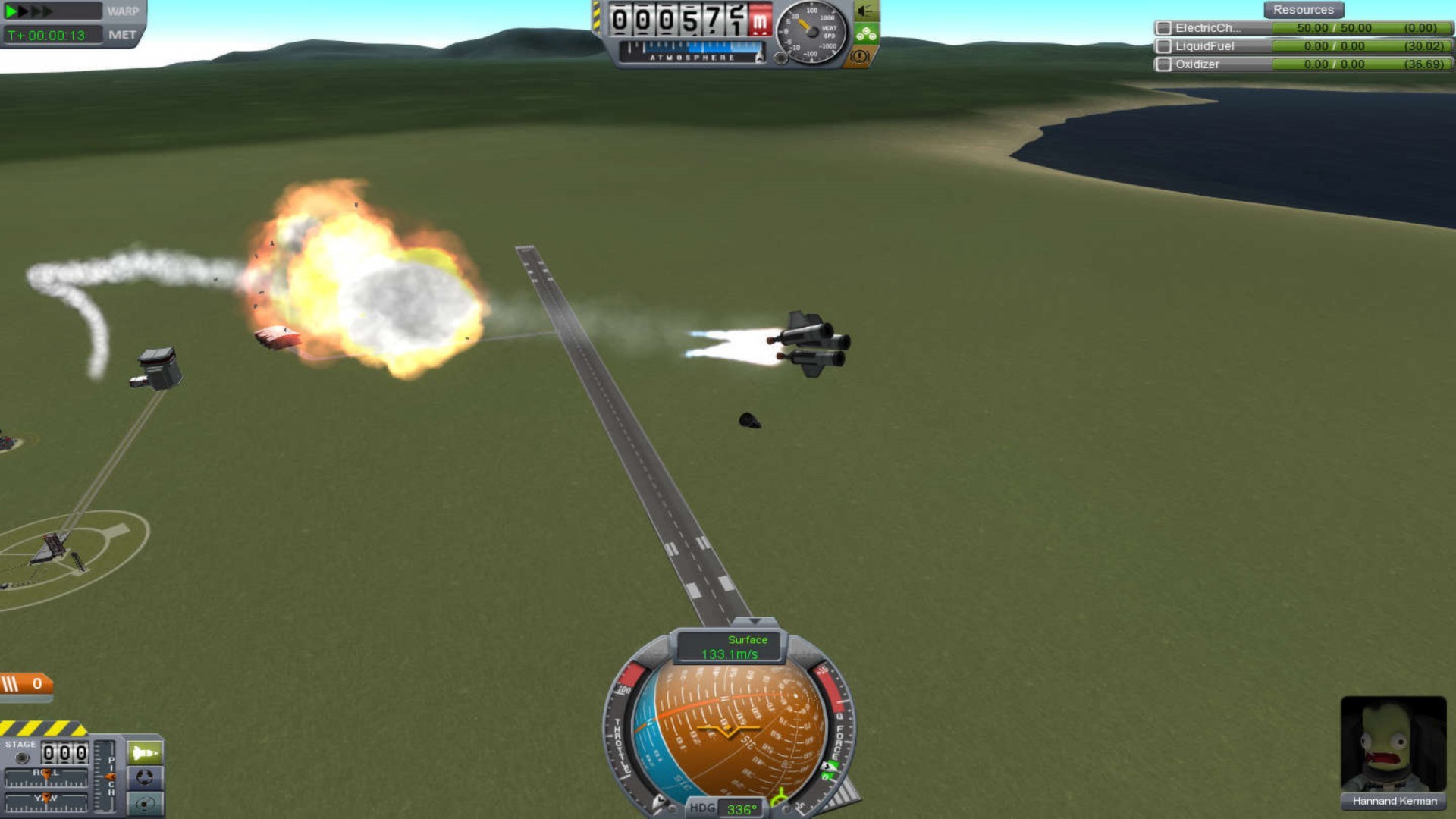
Task: Click the arrow at the end of the Atmosphere gauge
Action: click(x=760, y=58)
